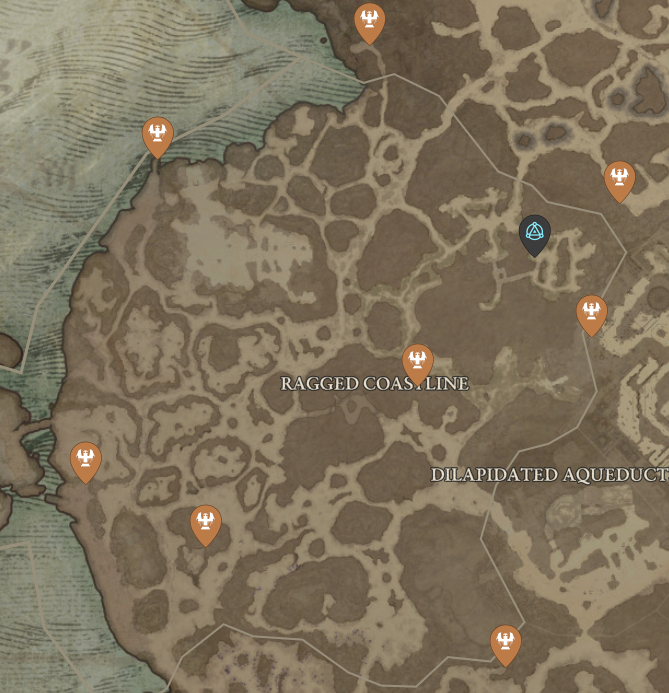This screenshot has width=669, height=693.
Task: Select the dark blue-triangle map marker
Action: (535, 234)
